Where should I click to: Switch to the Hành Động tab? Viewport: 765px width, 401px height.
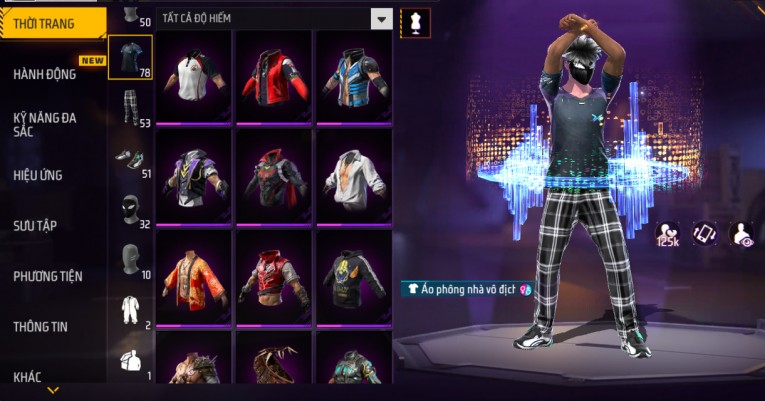(45, 74)
